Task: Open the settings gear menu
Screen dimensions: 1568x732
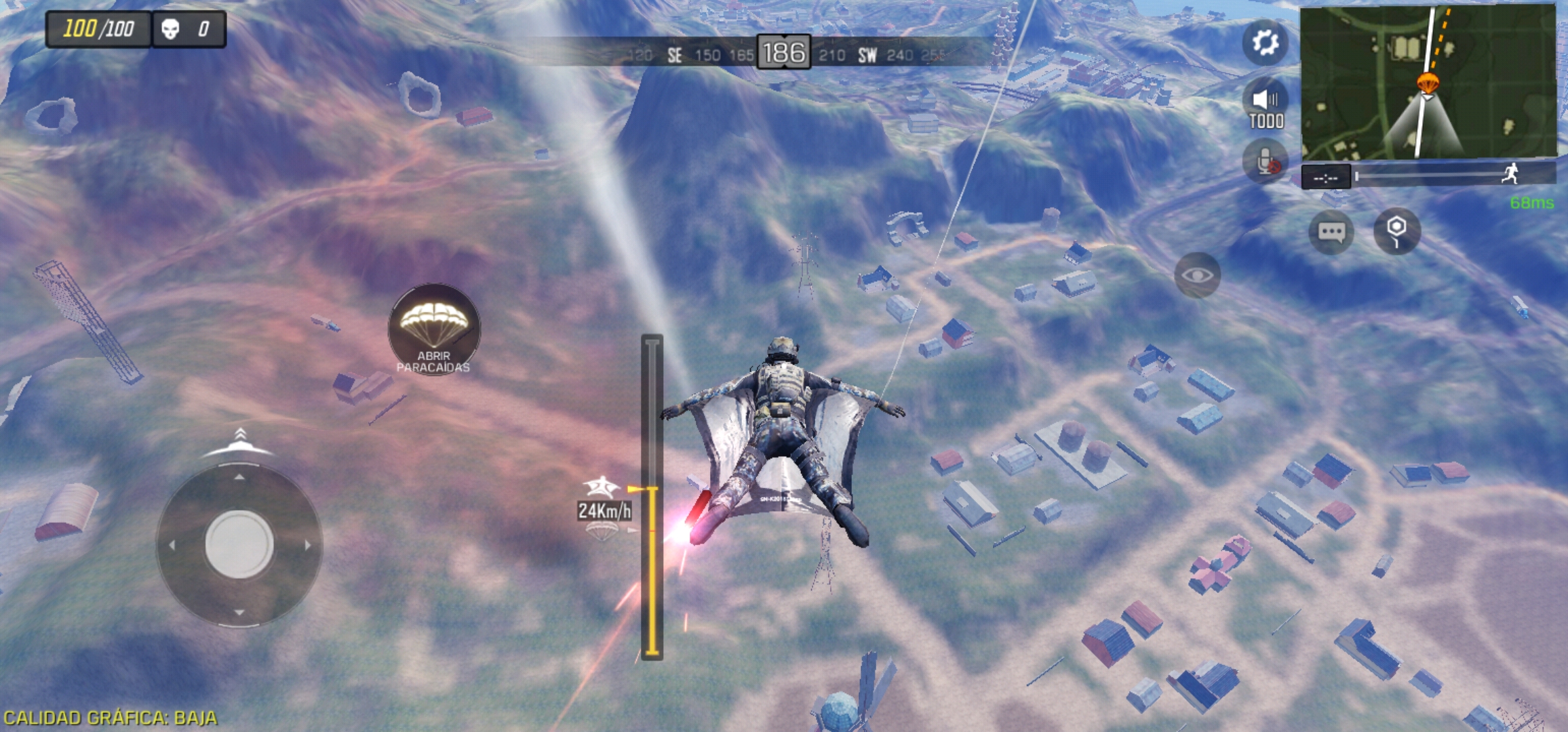Action: coord(1265,43)
